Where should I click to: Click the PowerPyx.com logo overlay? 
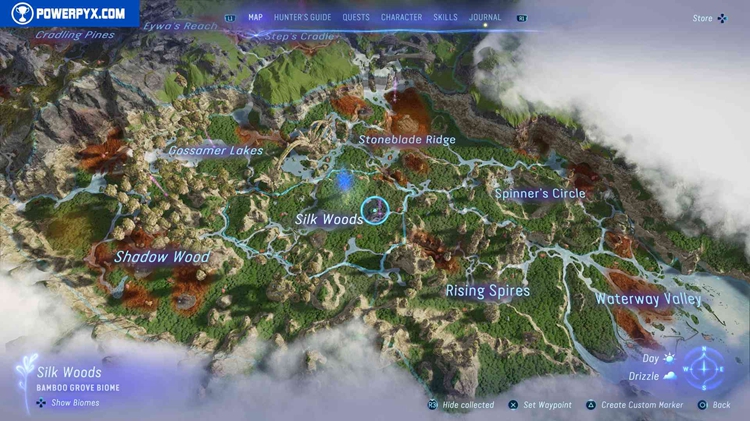tap(68, 13)
